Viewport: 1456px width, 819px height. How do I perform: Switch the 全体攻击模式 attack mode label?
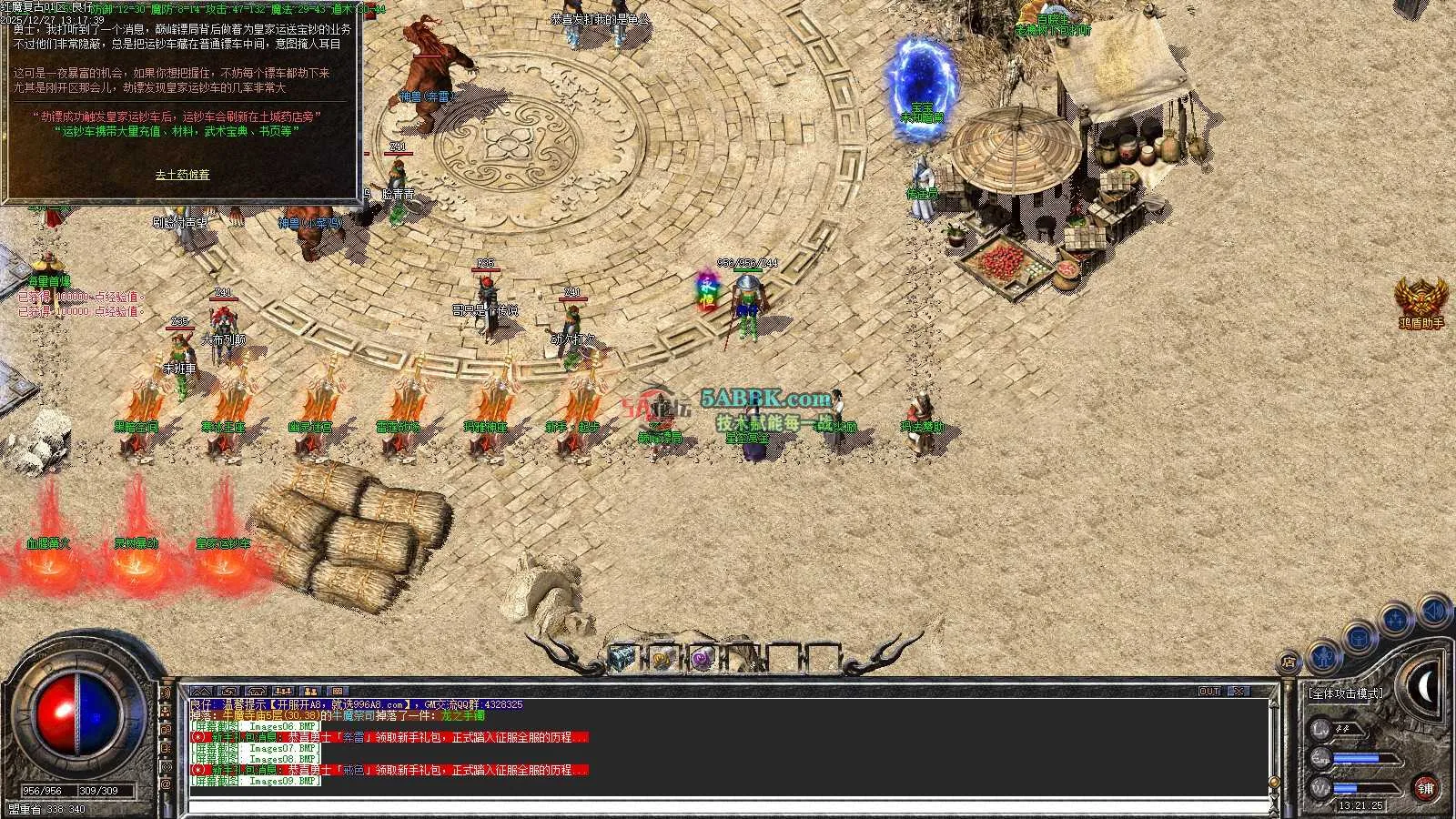pos(1345,693)
